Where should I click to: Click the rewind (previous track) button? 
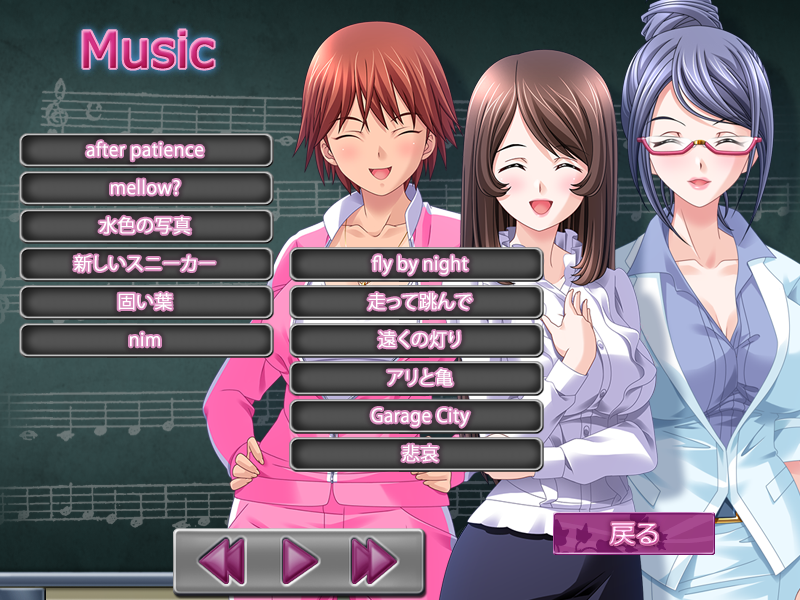(221, 561)
